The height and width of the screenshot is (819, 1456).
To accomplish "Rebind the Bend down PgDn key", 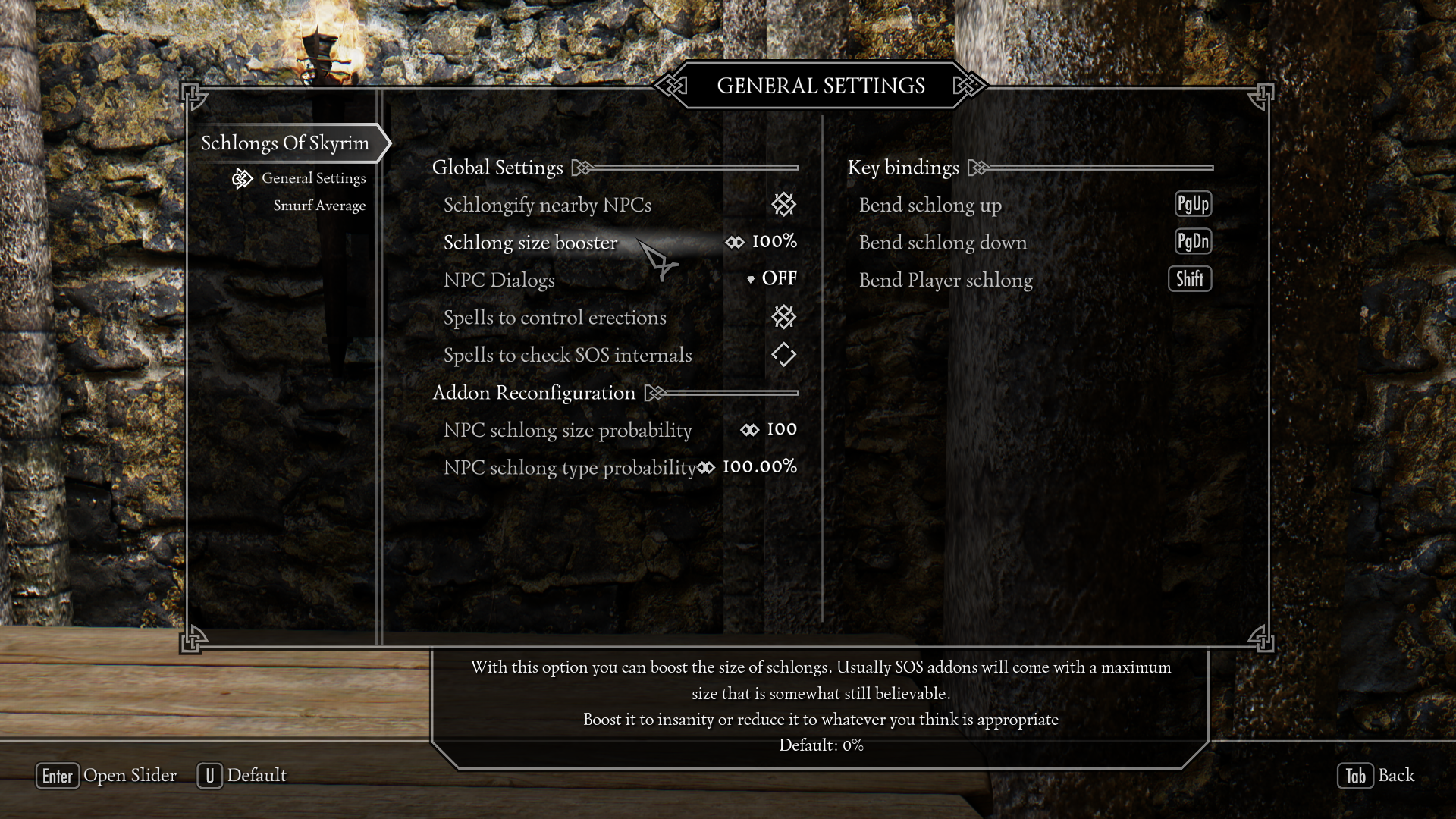I will pyautogui.click(x=1193, y=242).
